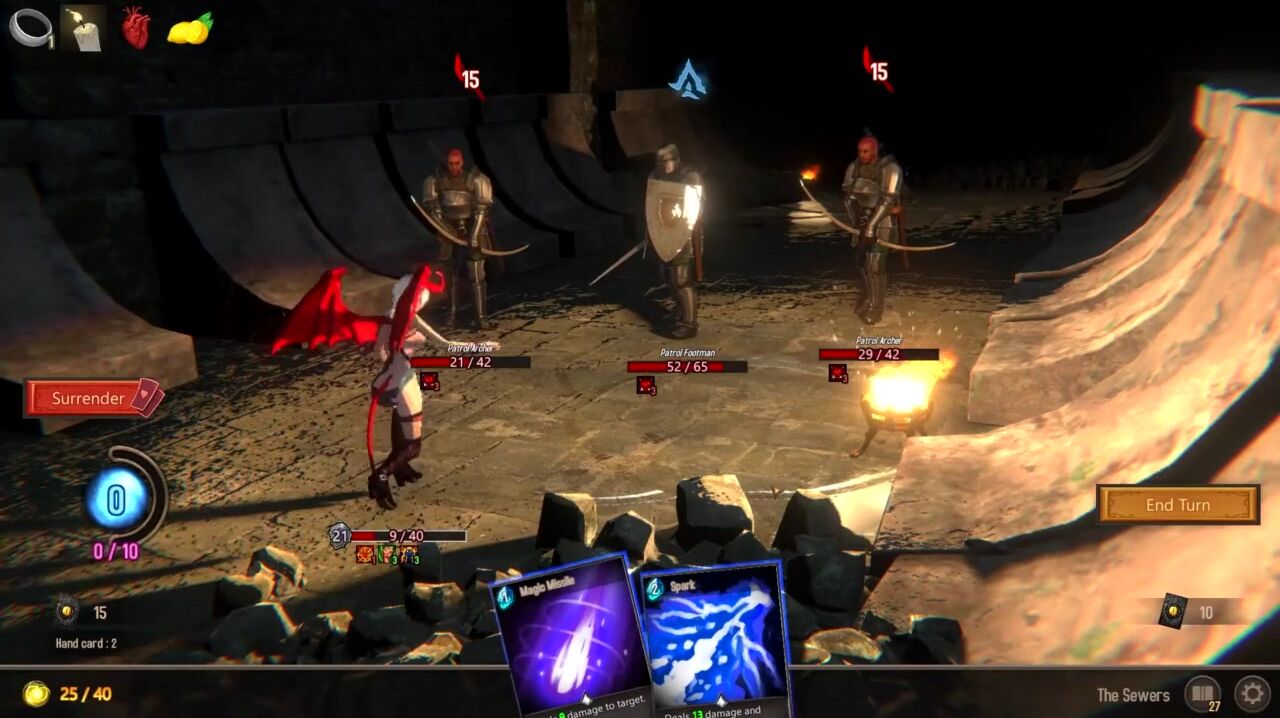1280x718 pixels.
Task: Open the settings gear
Action: click(x=1251, y=693)
